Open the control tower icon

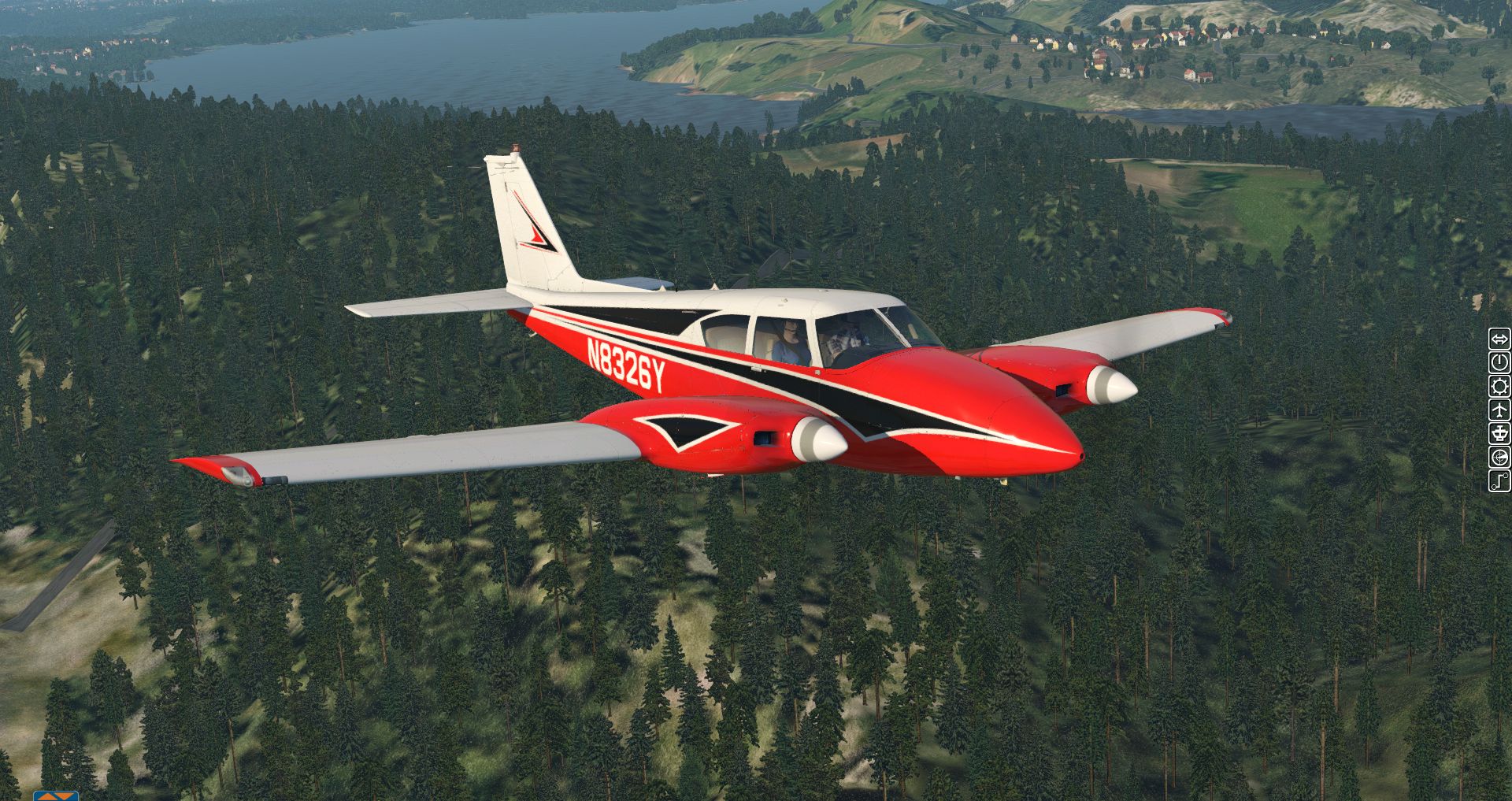[x=1499, y=433]
